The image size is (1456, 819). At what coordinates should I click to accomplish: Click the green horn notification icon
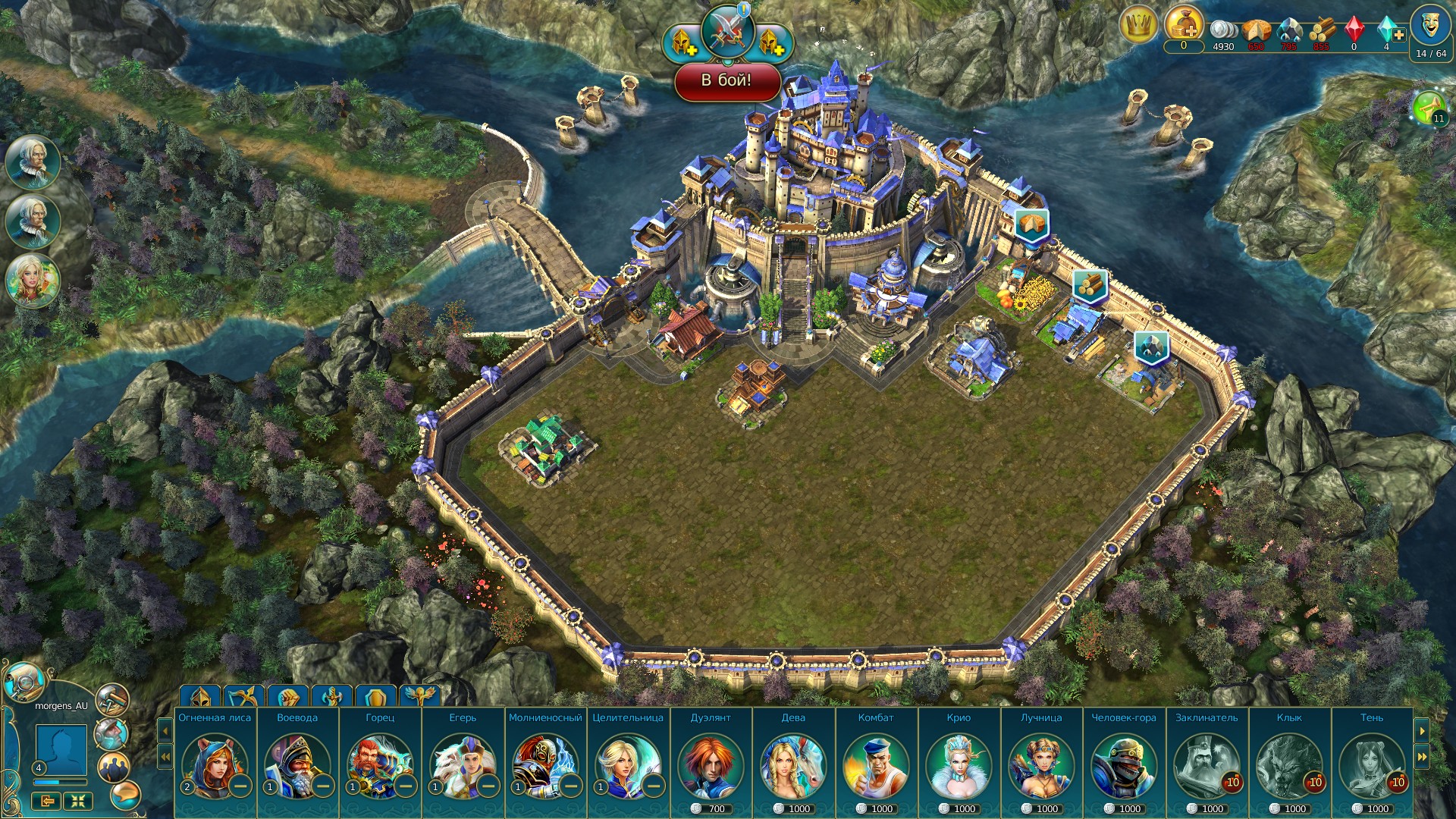1429,108
